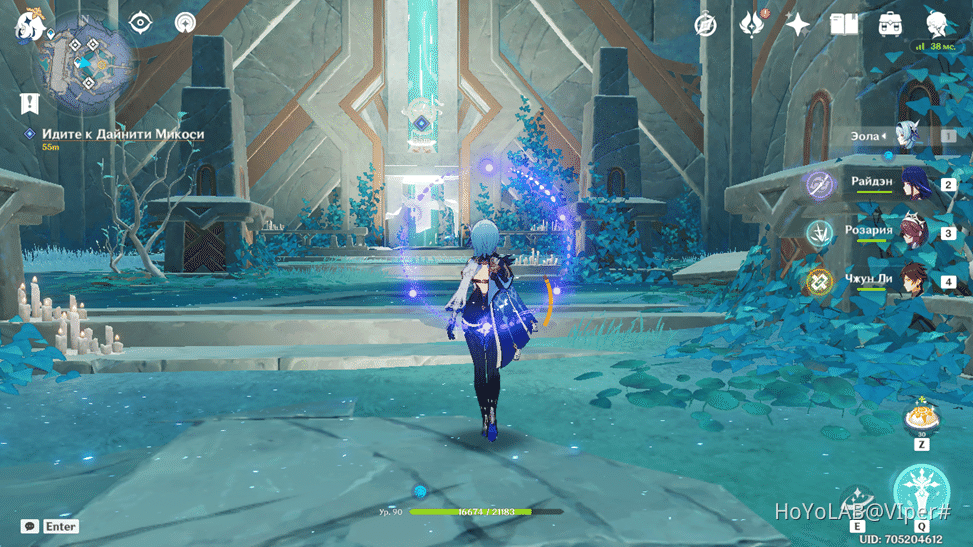973x547 pixels.
Task: Open the Paimon main menu
Action: (x=27, y=24)
